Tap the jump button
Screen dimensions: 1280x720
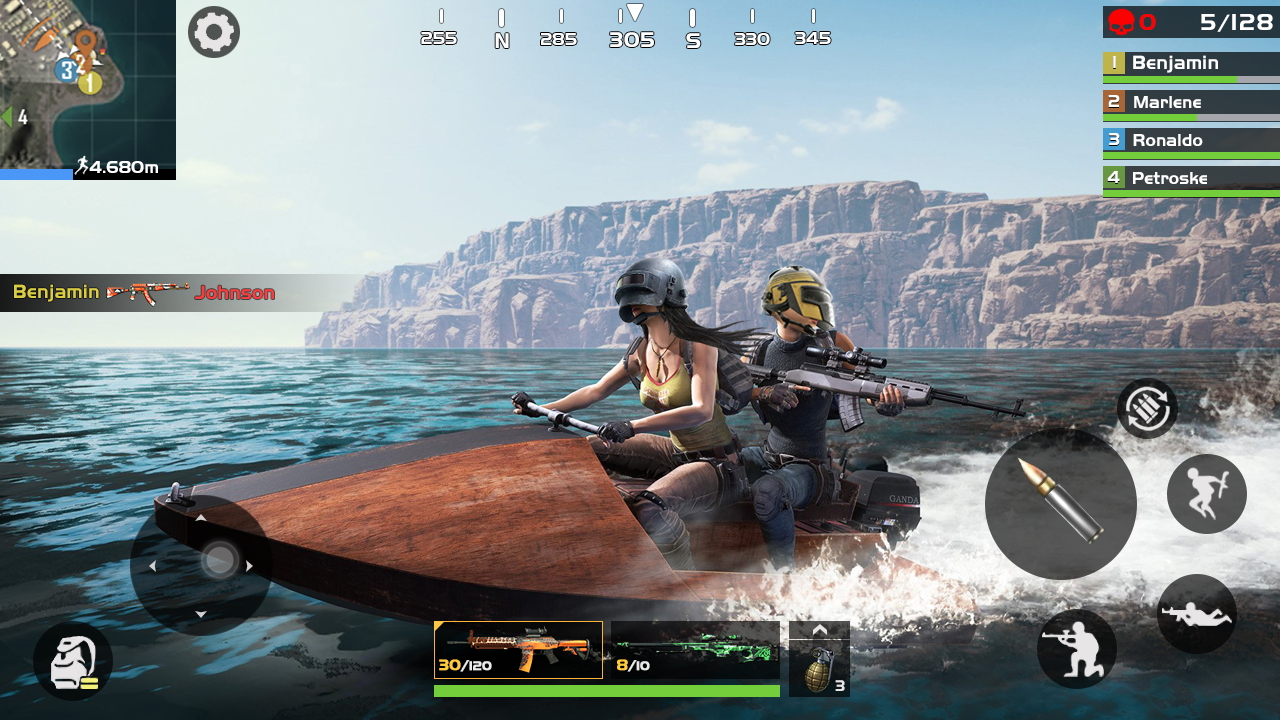[1206, 493]
